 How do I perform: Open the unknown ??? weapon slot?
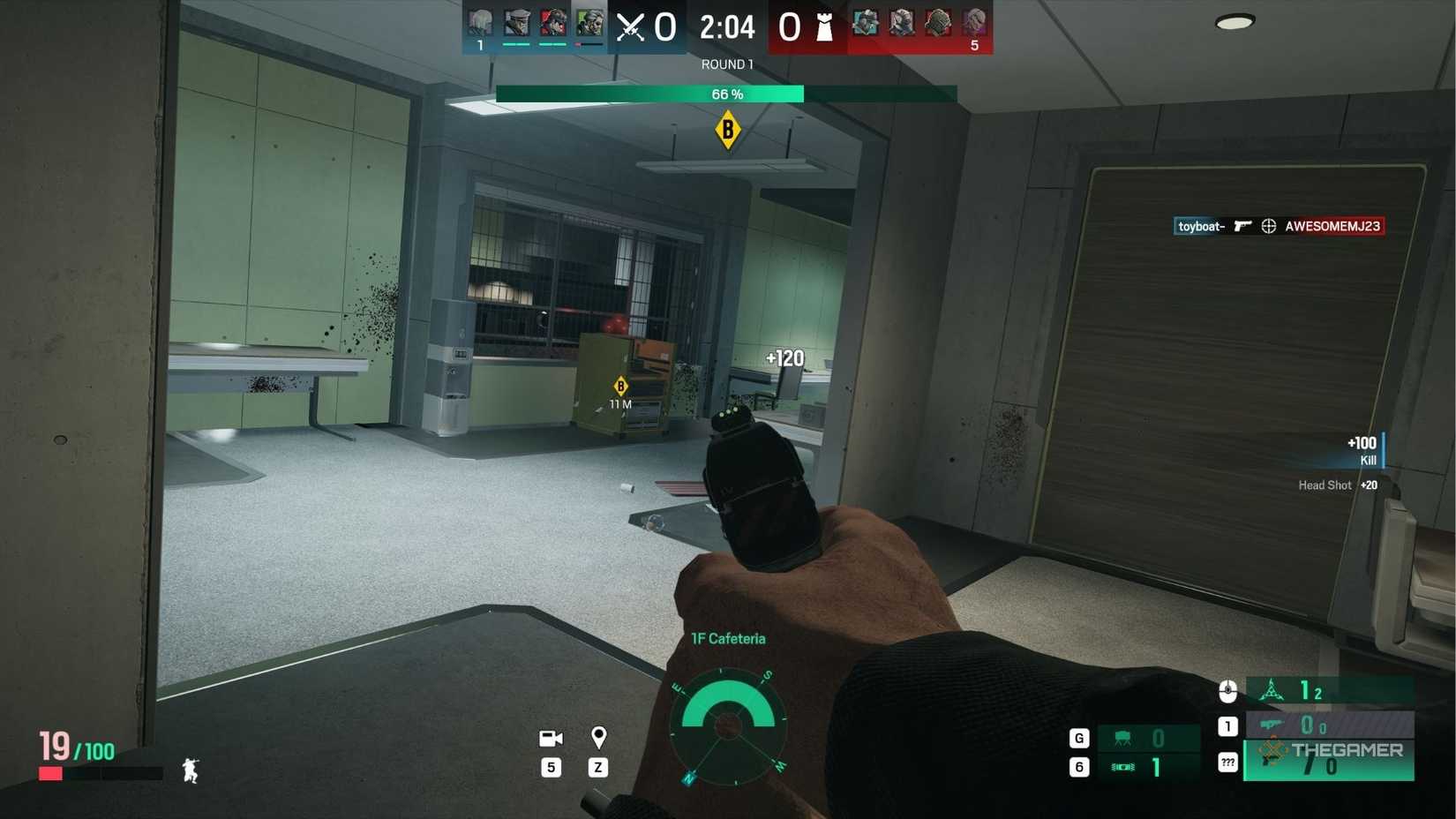pos(1227,762)
